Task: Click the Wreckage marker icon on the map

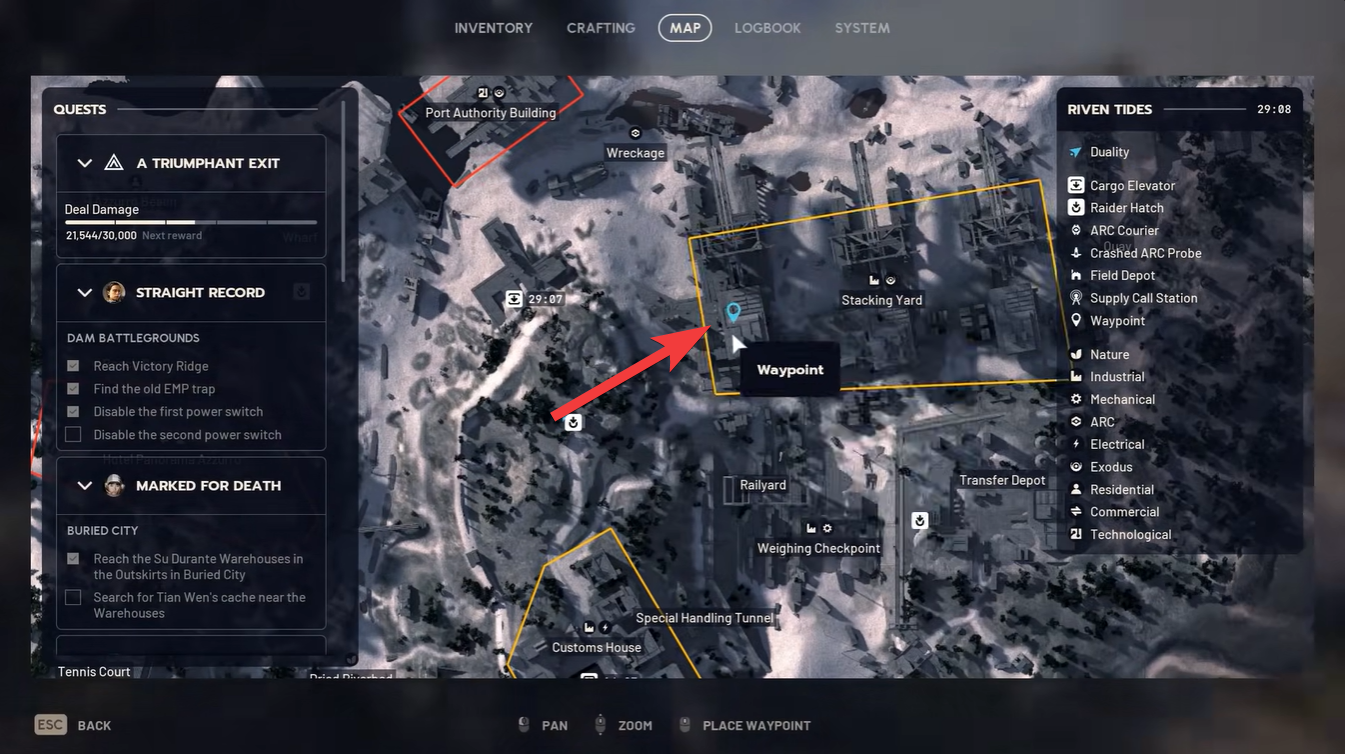Action: [x=634, y=132]
